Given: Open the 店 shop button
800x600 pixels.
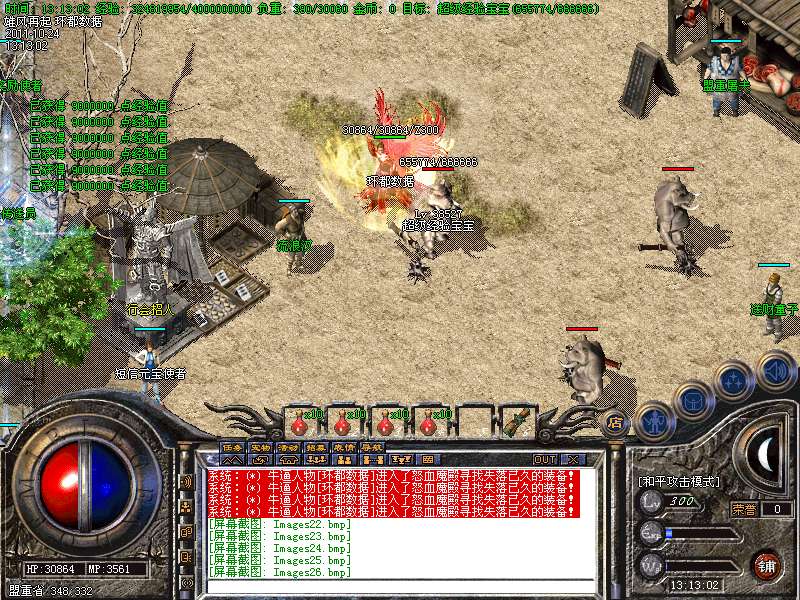Looking at the screenshot, I should (616, 422).
